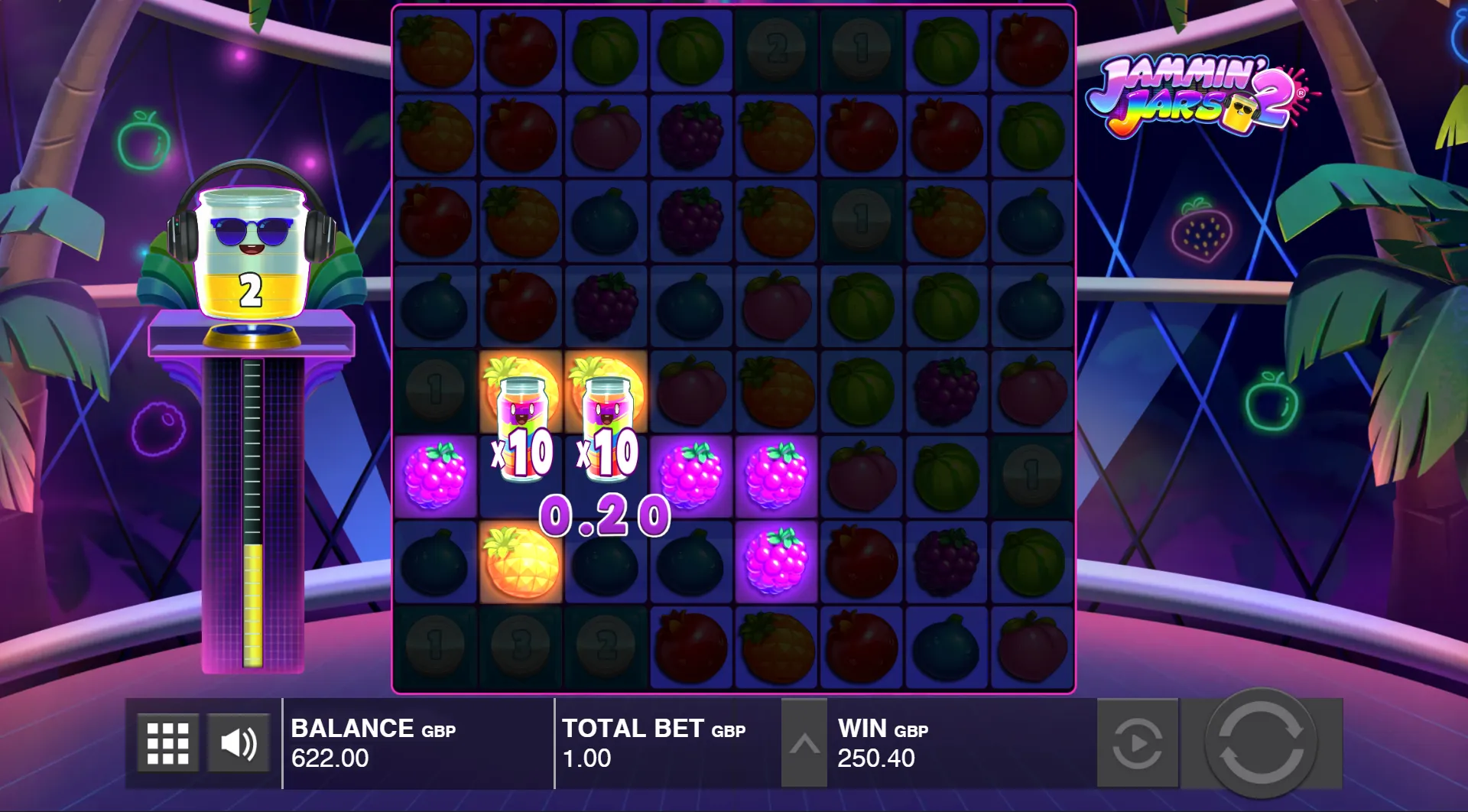The height and width of the screenshot is (812, 1468).
Task: Activate the autoplay button
Action: click(x=1137, y=743)
